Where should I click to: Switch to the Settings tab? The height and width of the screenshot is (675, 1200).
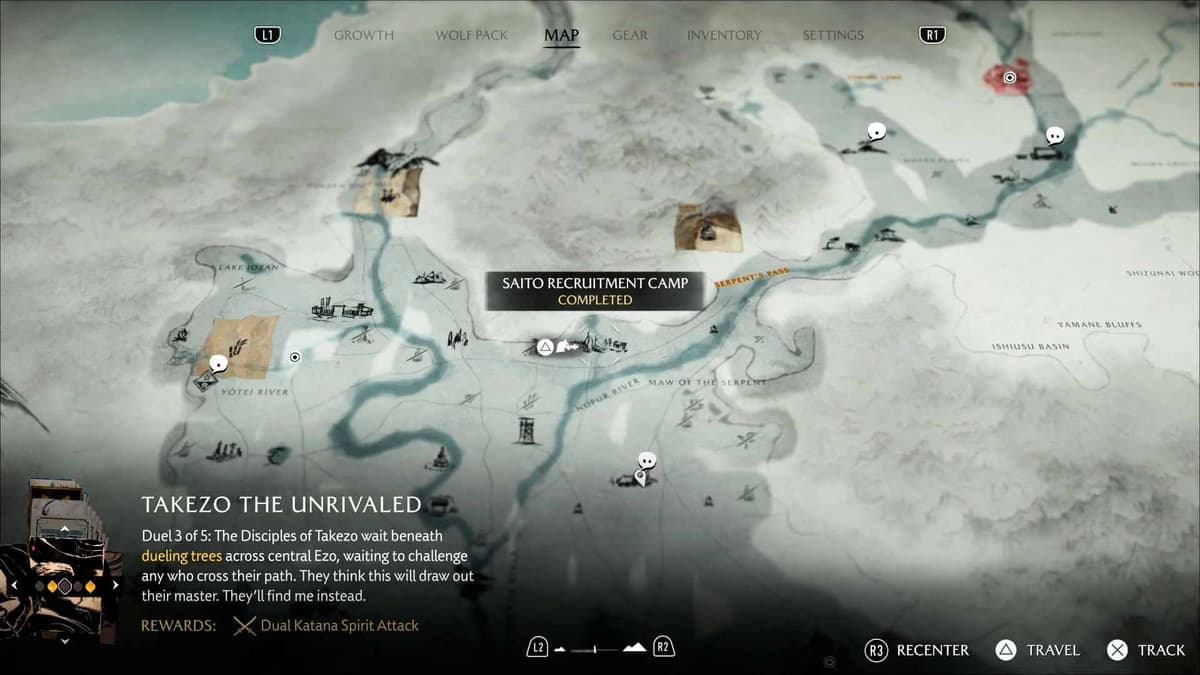tap(833, 35)
